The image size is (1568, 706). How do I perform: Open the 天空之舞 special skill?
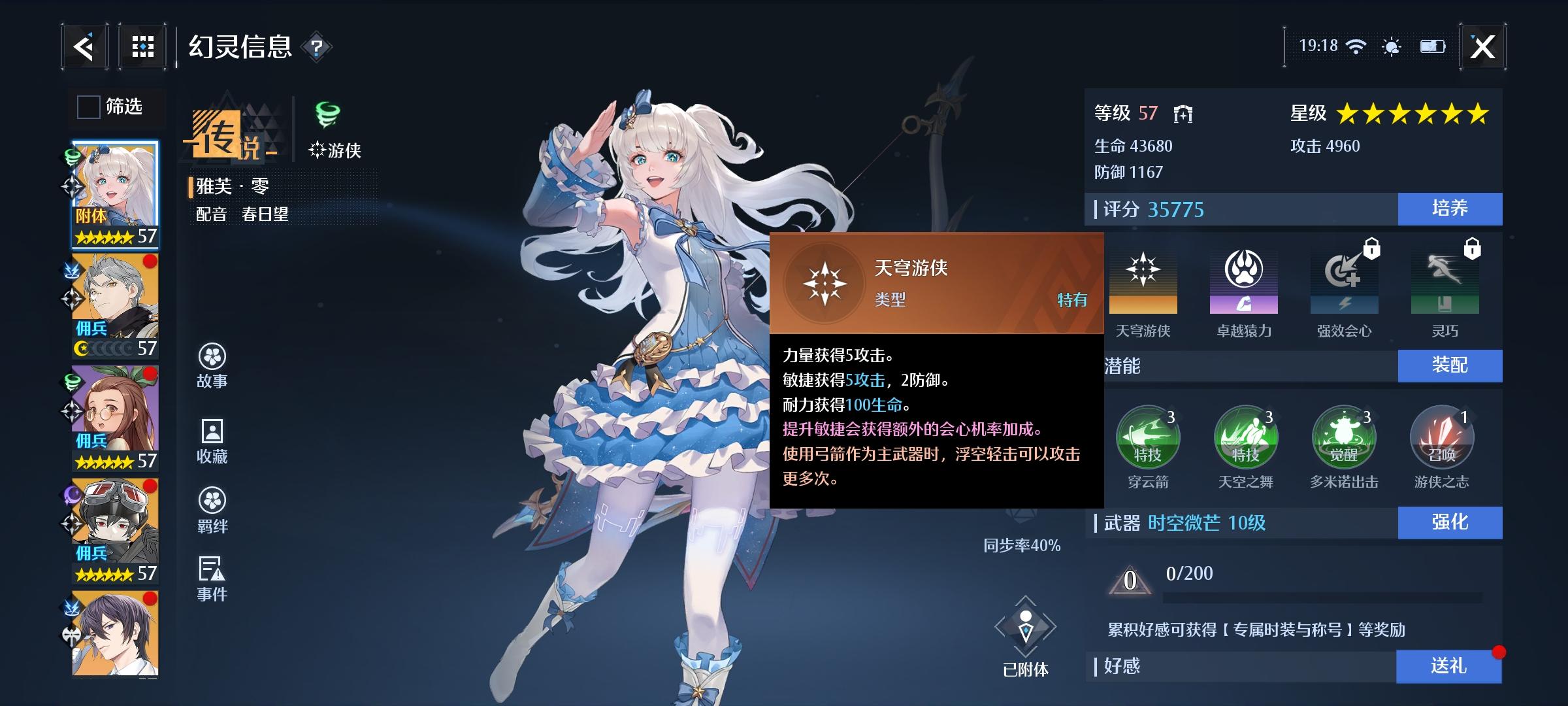(1245, 437)
